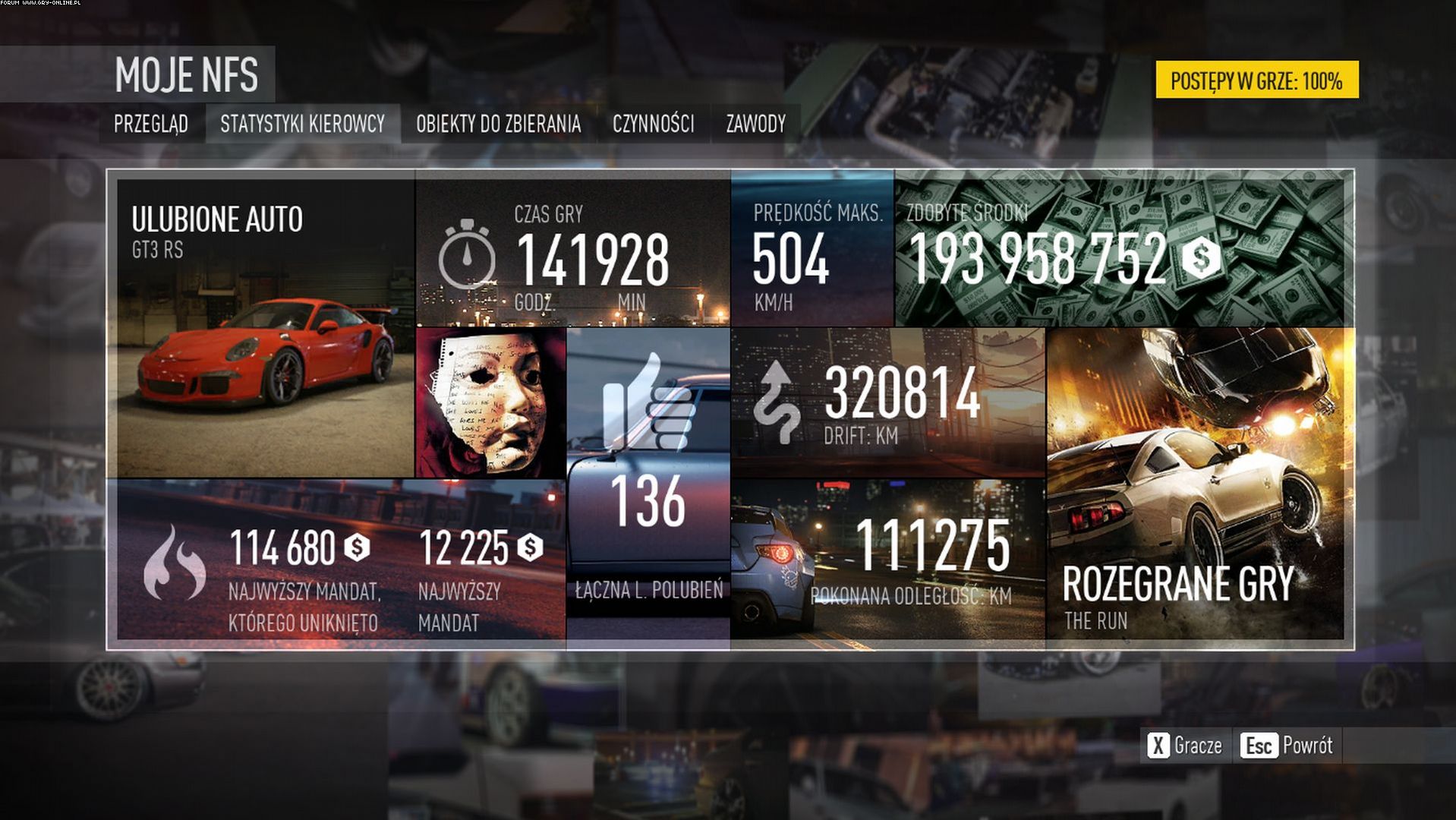Viewport: 1456px width, 820px height.
Task: Click the Ulubione Auto GT3 RS tile
Action: click(264, 328)
